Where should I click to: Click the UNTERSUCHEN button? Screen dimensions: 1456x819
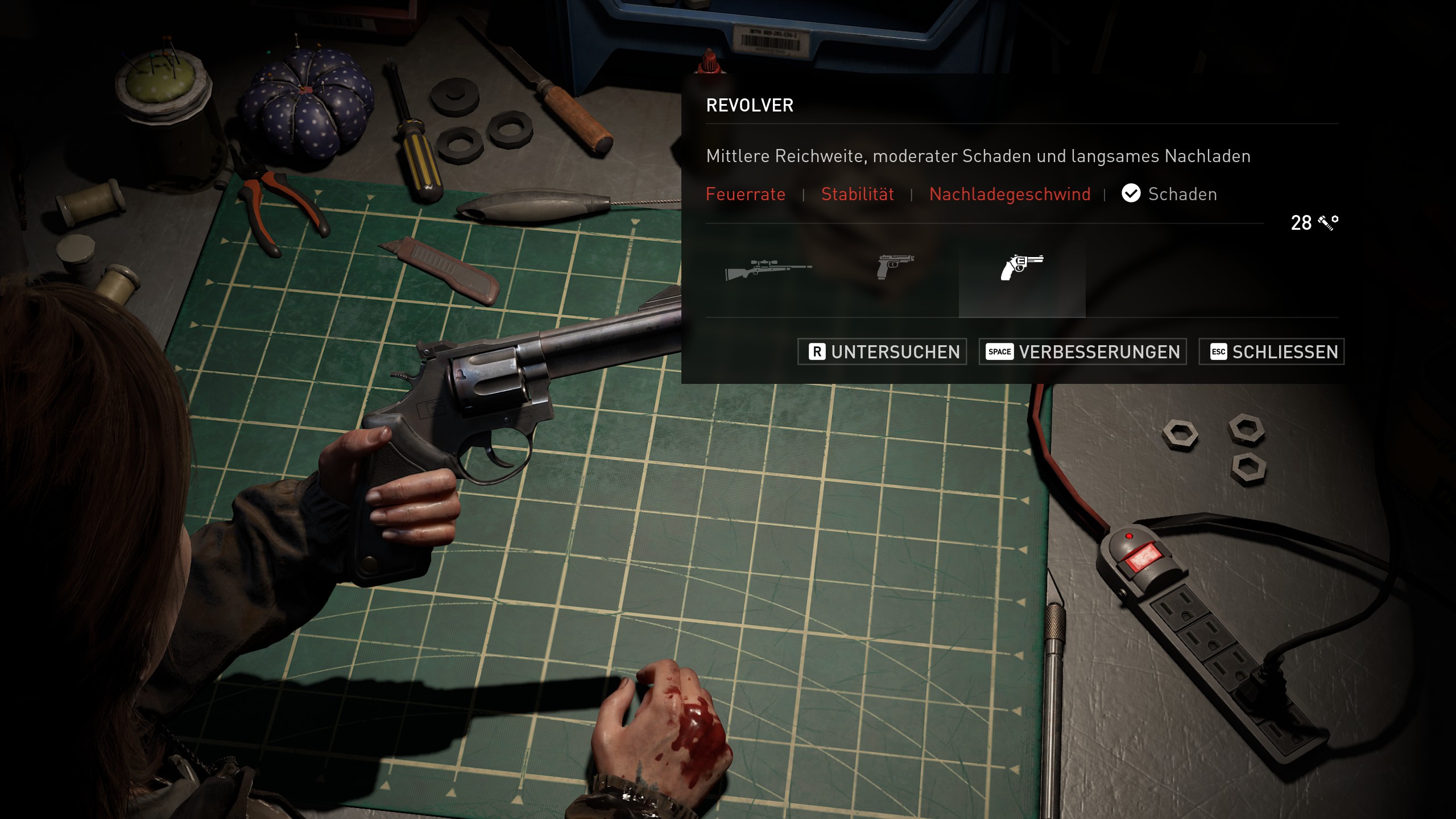(882, 351)
